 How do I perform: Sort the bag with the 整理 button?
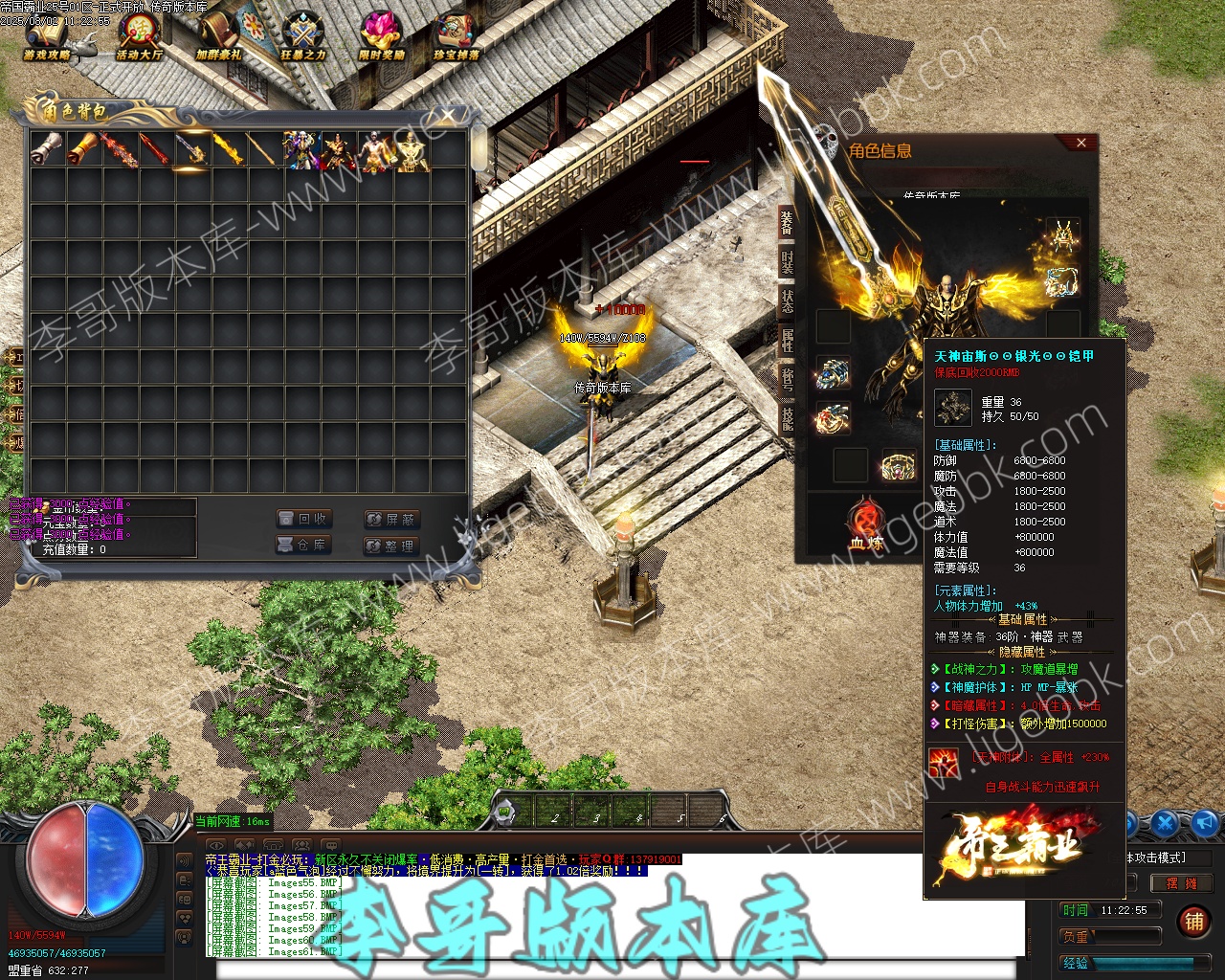(x=391, y=546)
